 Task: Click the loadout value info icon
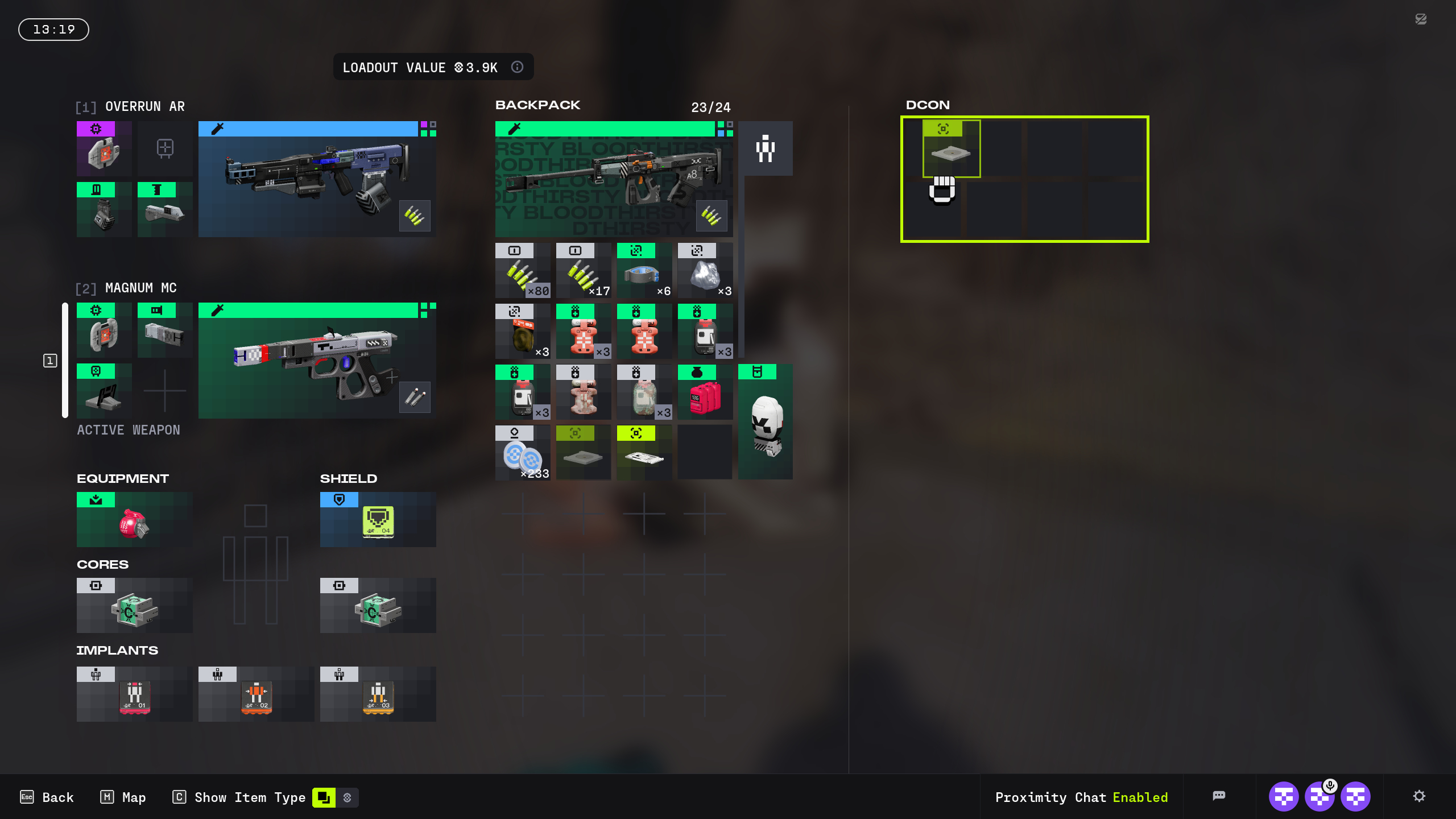point(517,67)
